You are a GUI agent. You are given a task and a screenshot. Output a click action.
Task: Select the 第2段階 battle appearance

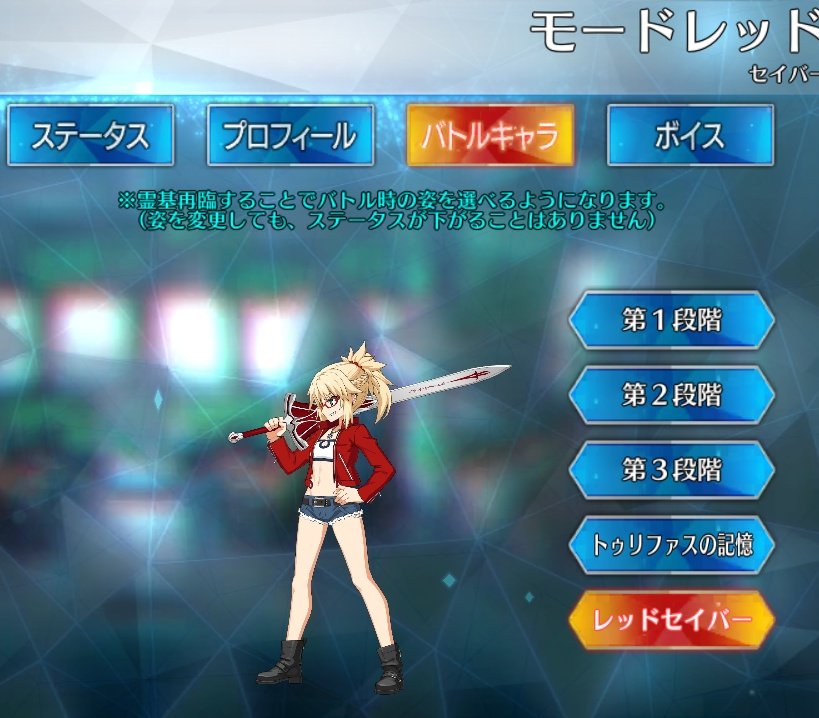pos(672,395)
